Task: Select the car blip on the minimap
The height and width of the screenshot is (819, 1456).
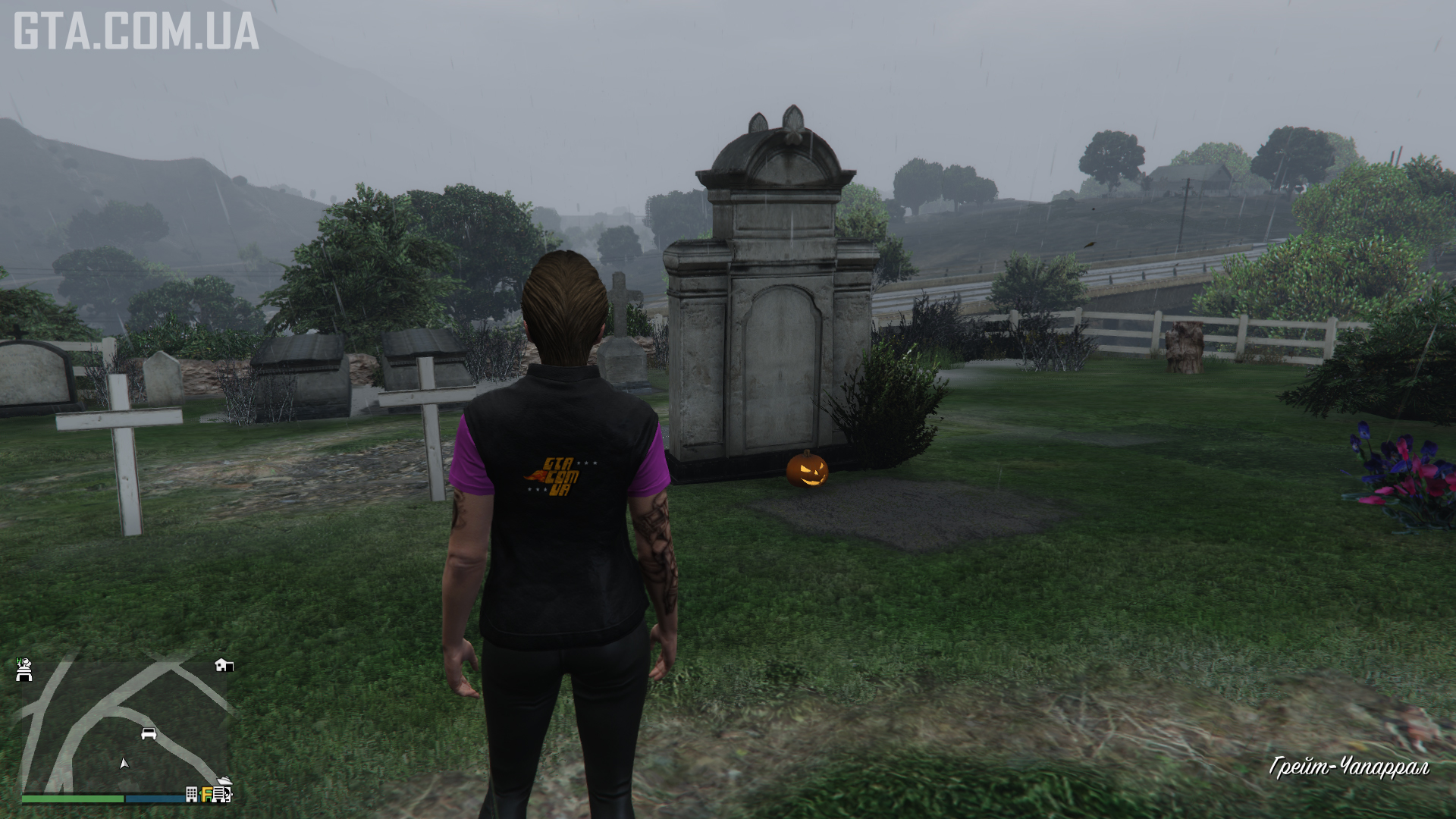Action: click(x=149, y=733)
